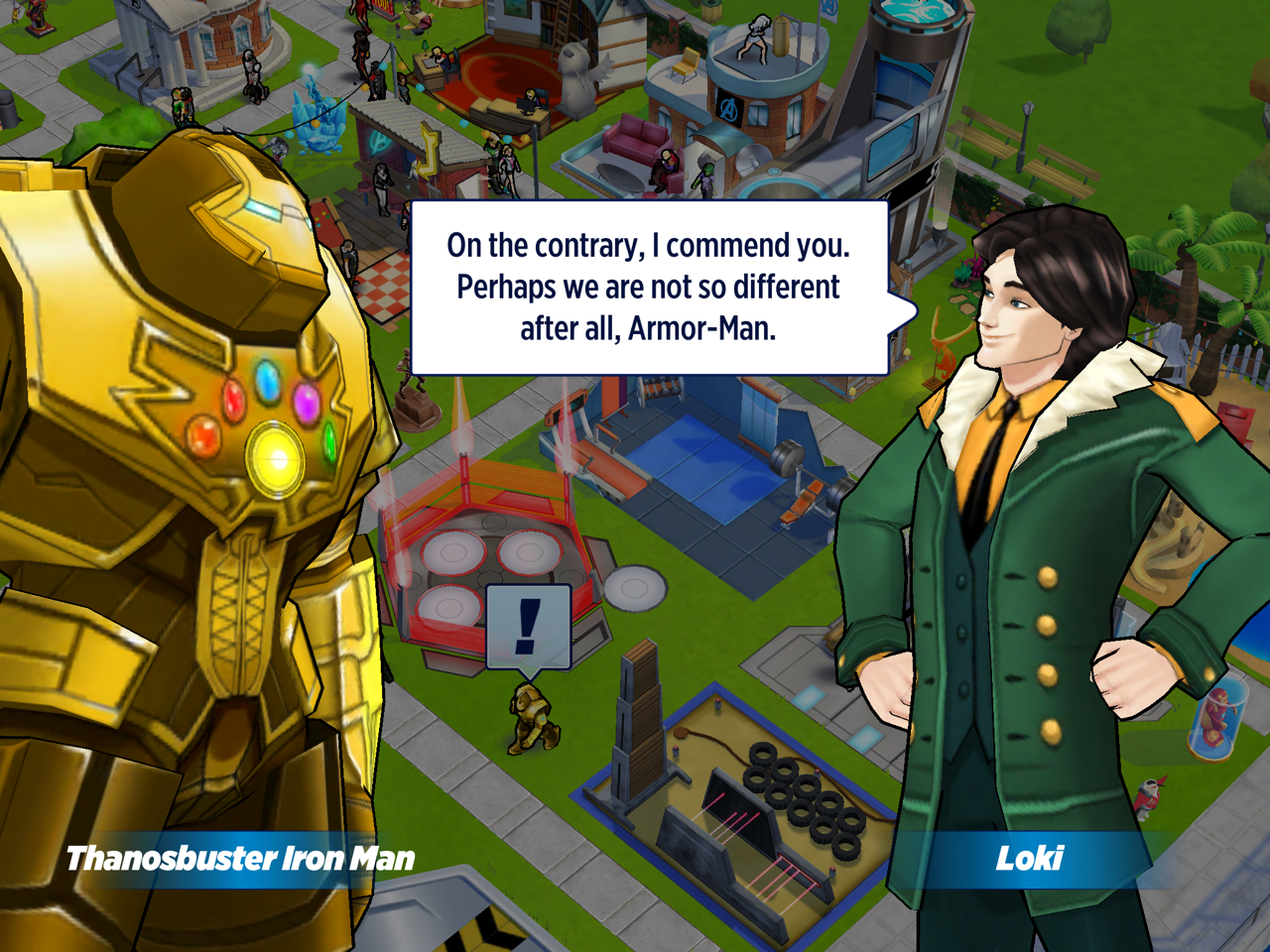Advance Loki's dialogue speech bubble
This screenshot has width=1270, height=952.
point(649,288)
